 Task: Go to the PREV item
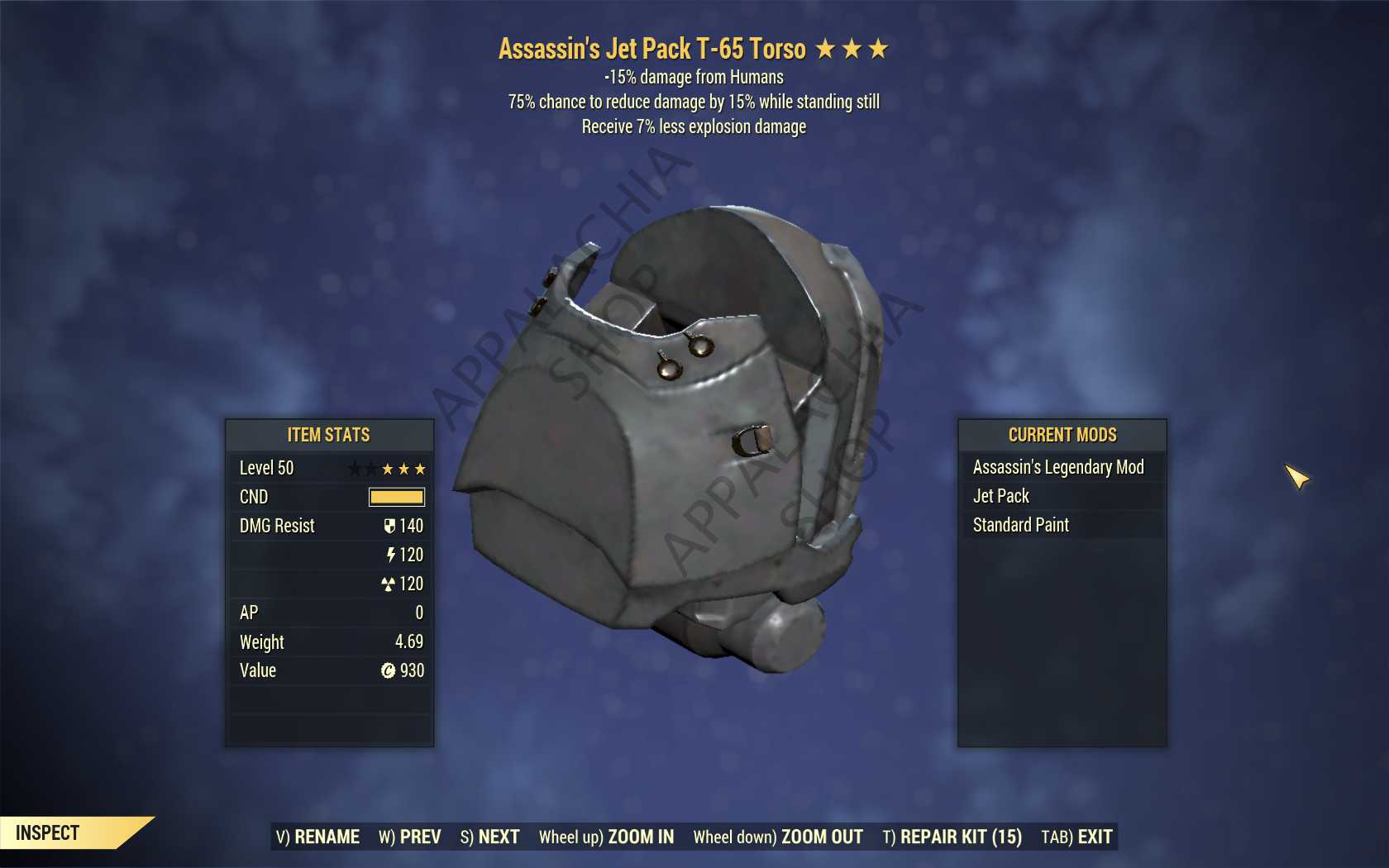pos(410,837)
